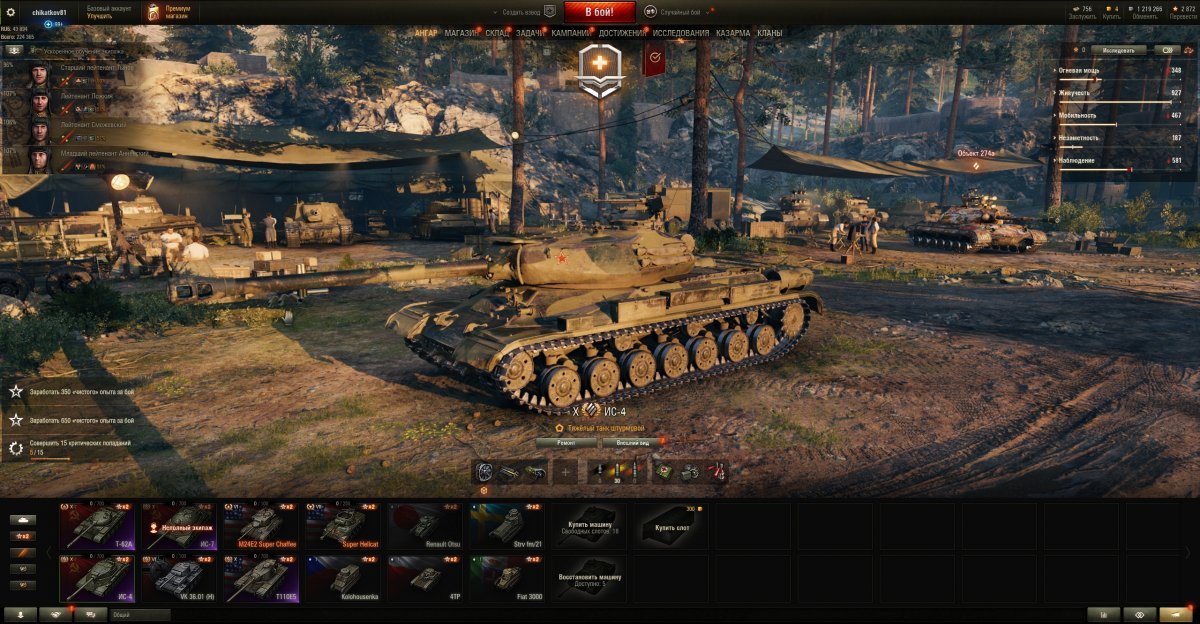Go to the ДОСТИЖЕНИЯ tab
Image resolution: width=1200 pixels, height=624 pixels.
point(621,33)
